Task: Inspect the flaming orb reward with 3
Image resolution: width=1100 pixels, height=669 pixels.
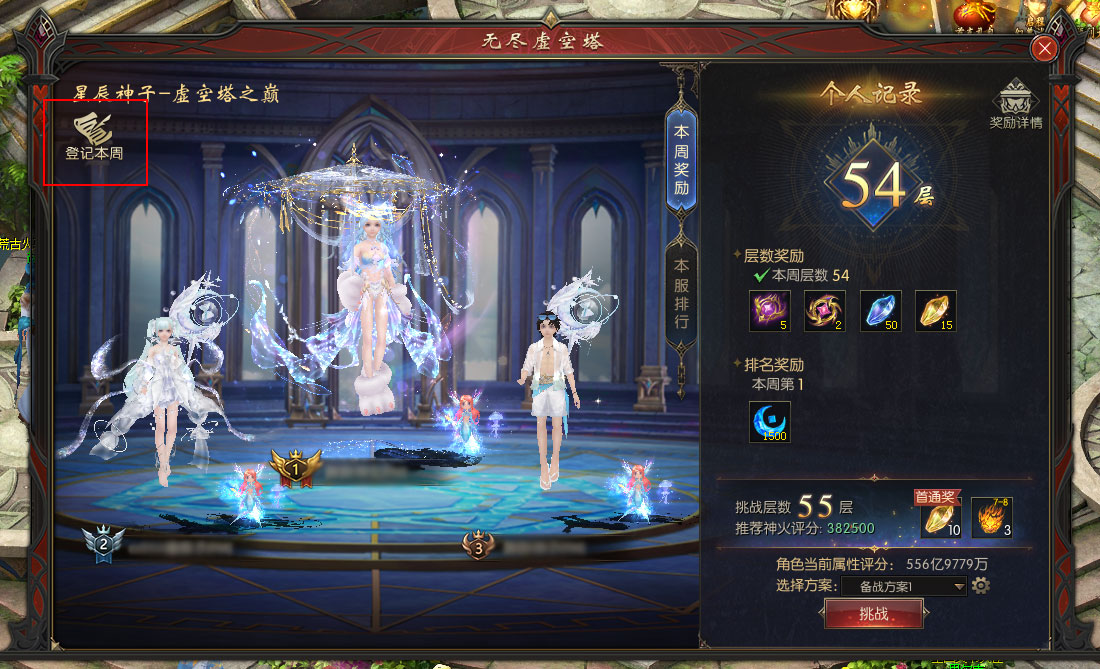Action: click(992, 518)
